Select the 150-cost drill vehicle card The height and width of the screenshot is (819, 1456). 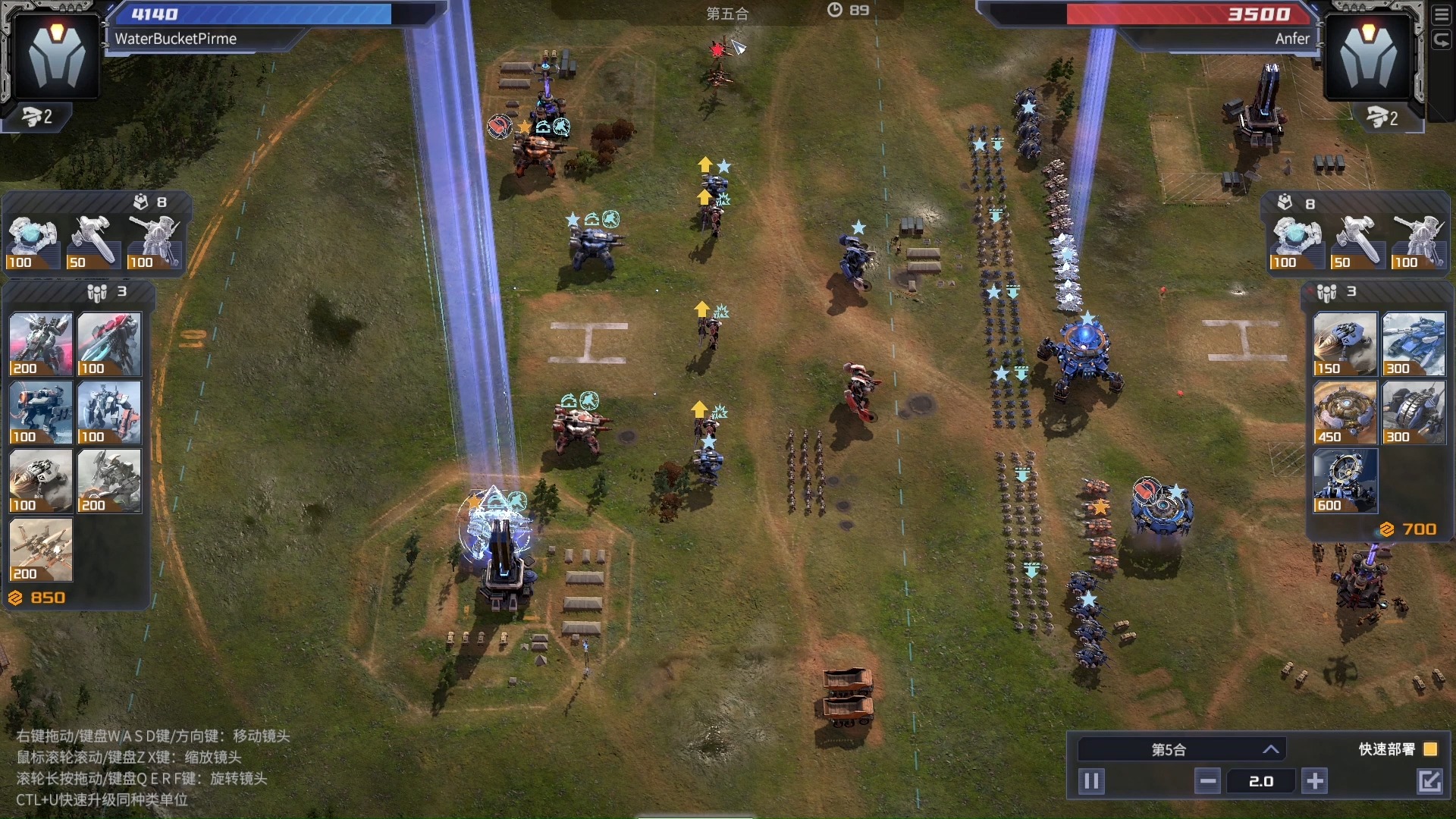[1345, 345]
